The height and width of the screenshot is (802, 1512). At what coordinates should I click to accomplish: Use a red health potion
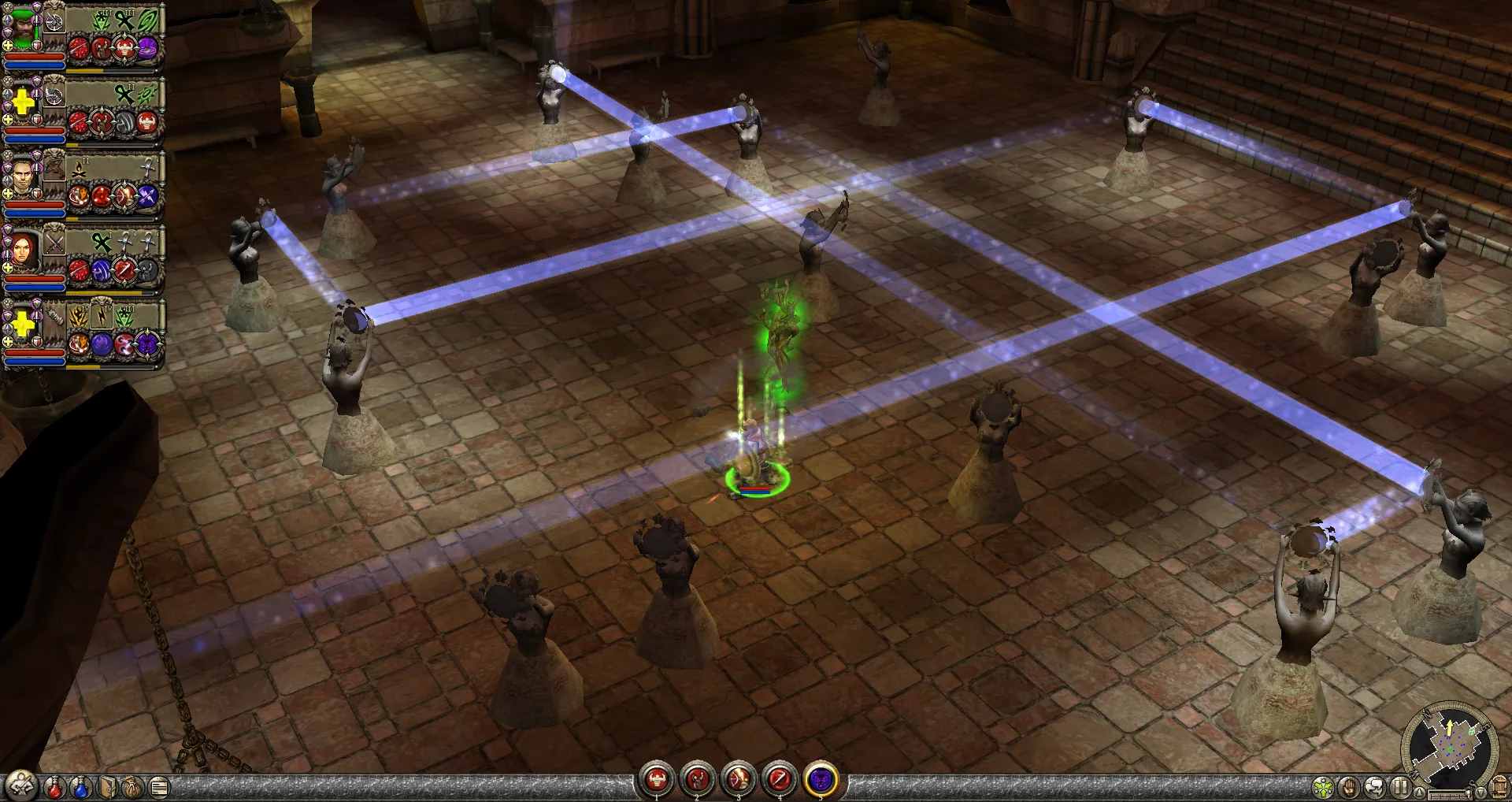pos(54,787)
